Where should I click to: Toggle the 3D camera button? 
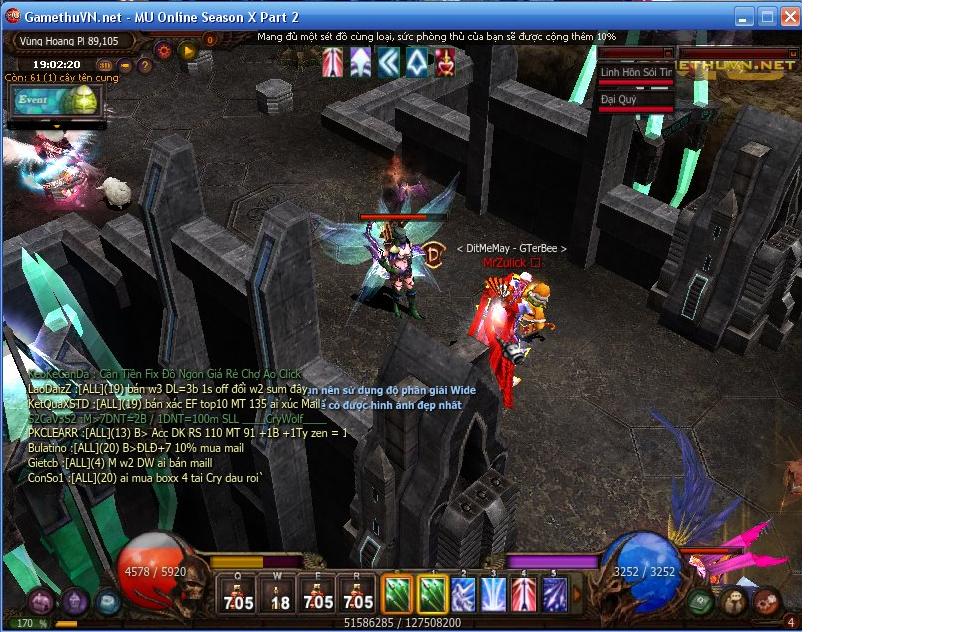(105, 67)
